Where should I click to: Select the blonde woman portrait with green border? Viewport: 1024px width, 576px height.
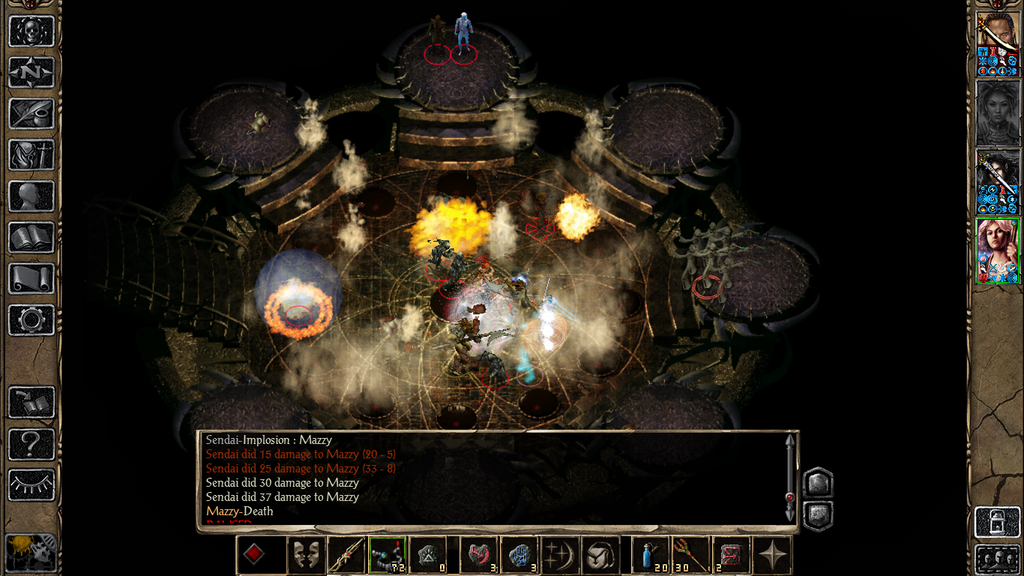[997, 251]
